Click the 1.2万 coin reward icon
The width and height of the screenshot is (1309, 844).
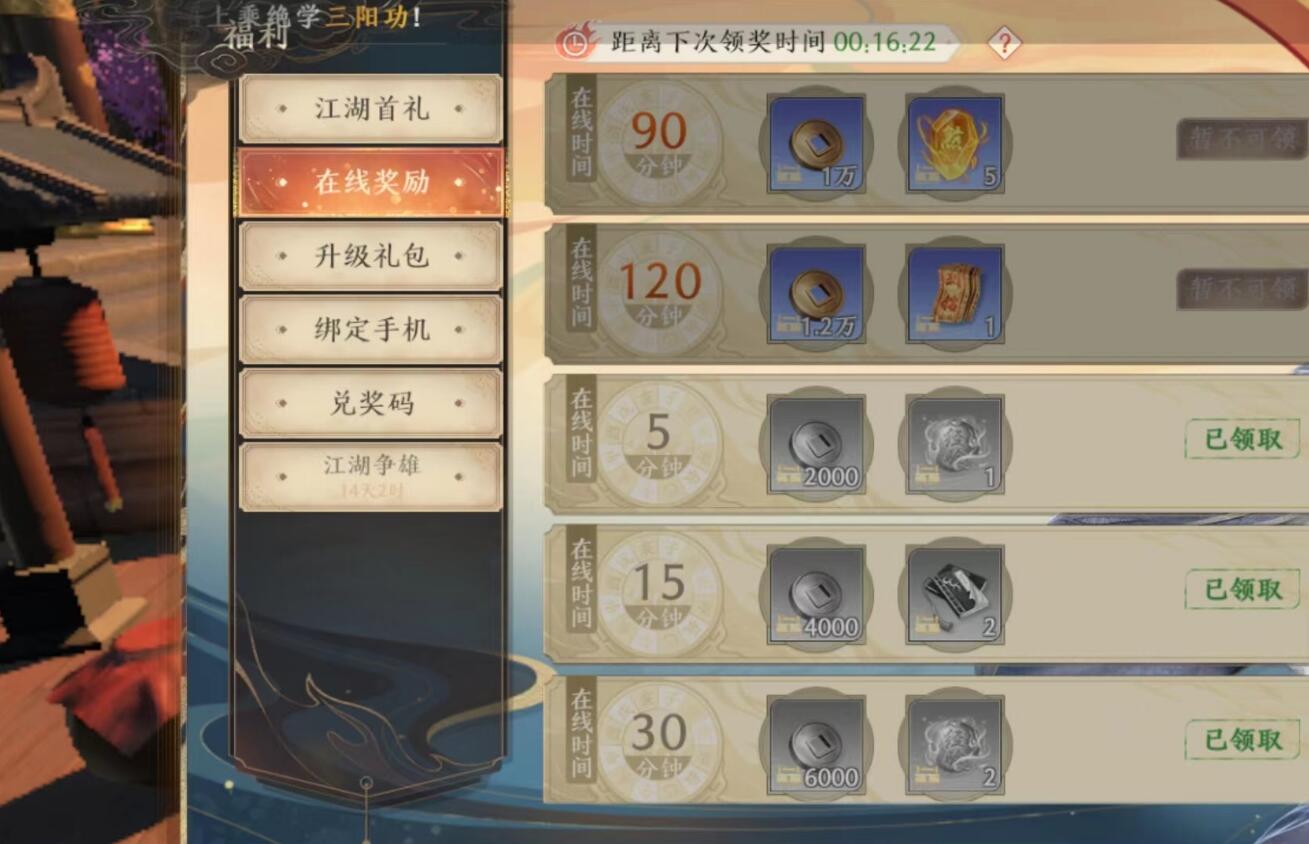pyautogui.click(x=814, y=291)
